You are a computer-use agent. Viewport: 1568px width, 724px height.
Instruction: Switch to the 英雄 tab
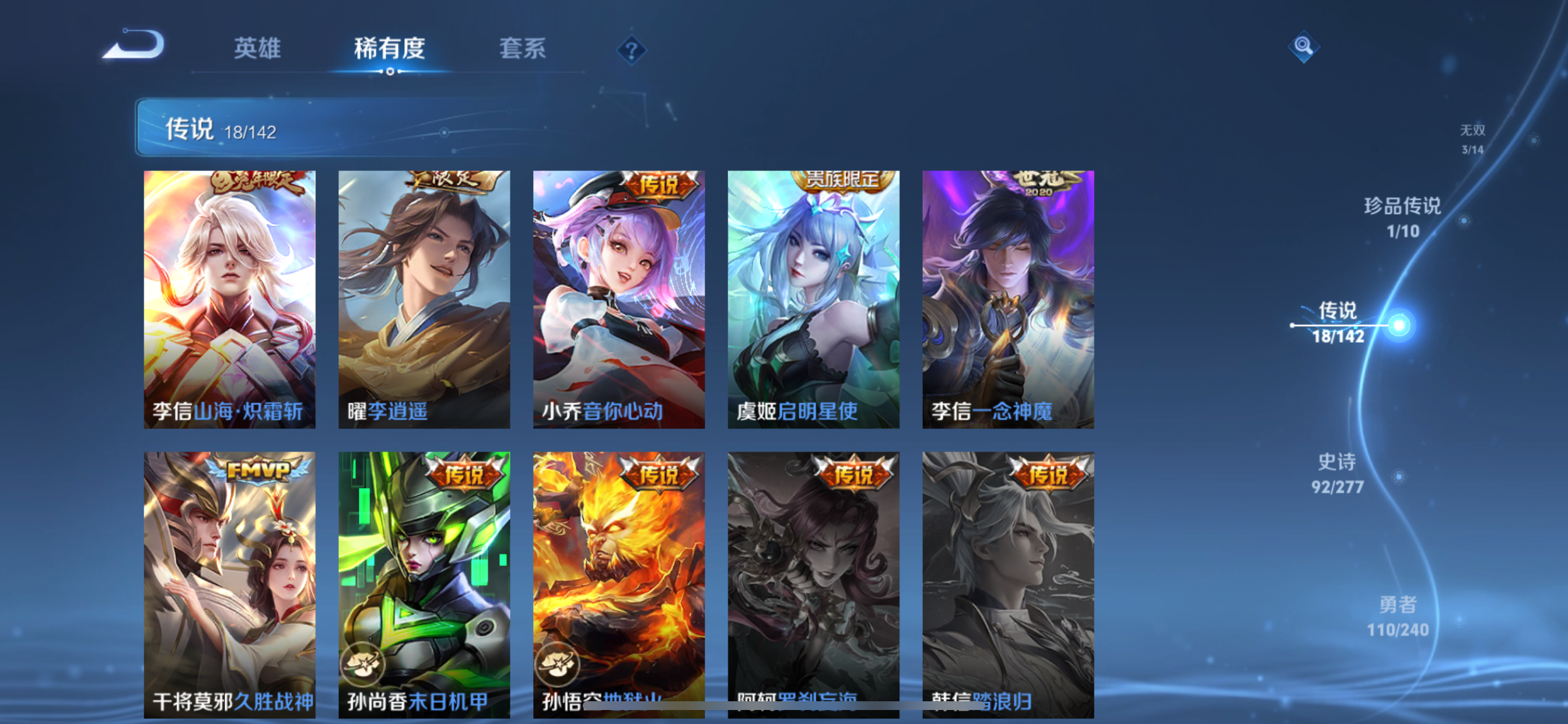click(x=256, y=50)
